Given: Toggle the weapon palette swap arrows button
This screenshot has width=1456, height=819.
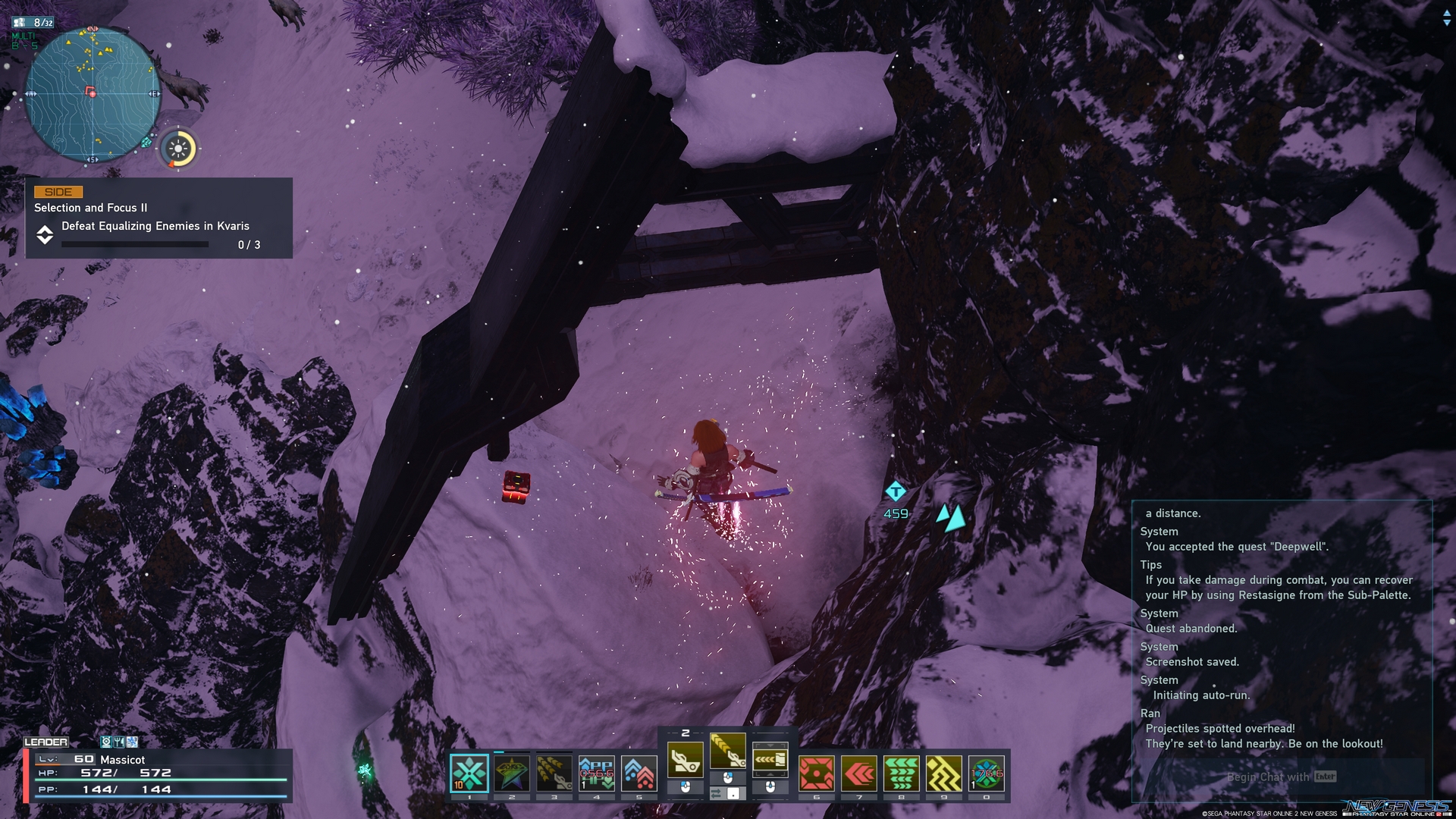Looking at the screenshot, I should pos(717,793).
